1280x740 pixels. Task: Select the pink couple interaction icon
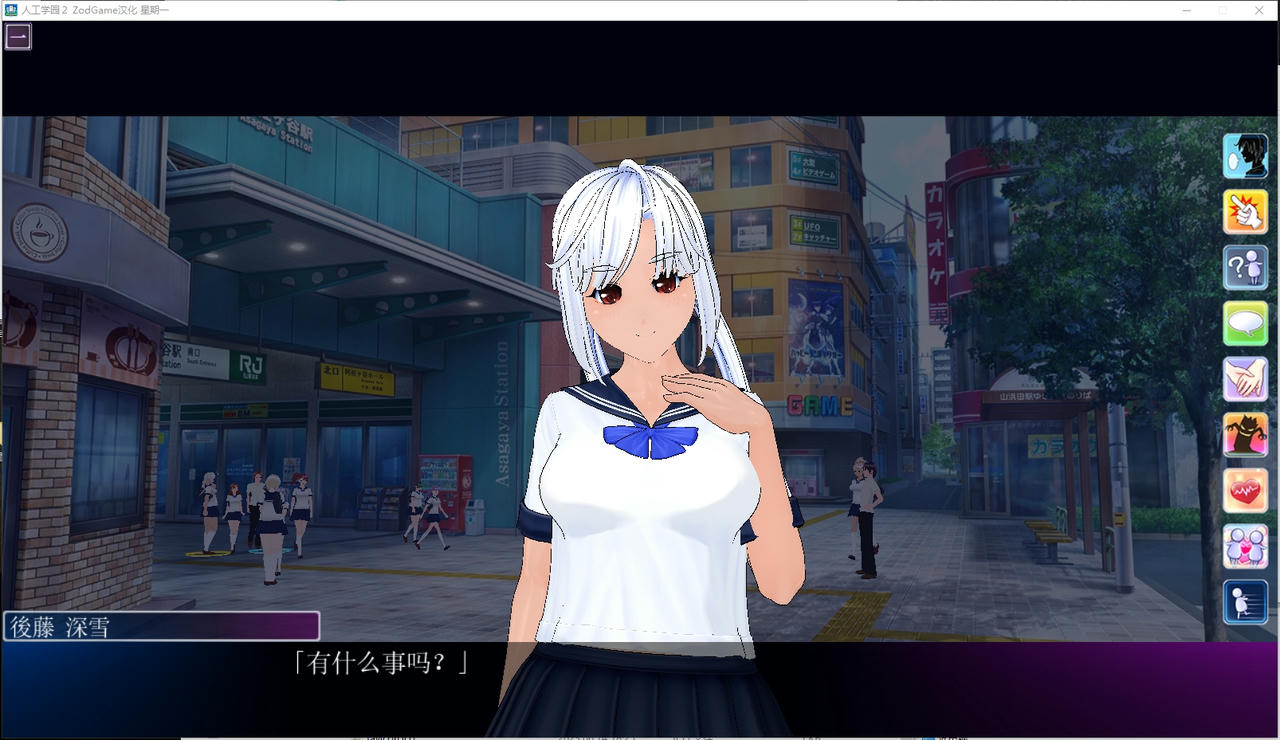coord(1245,545)
